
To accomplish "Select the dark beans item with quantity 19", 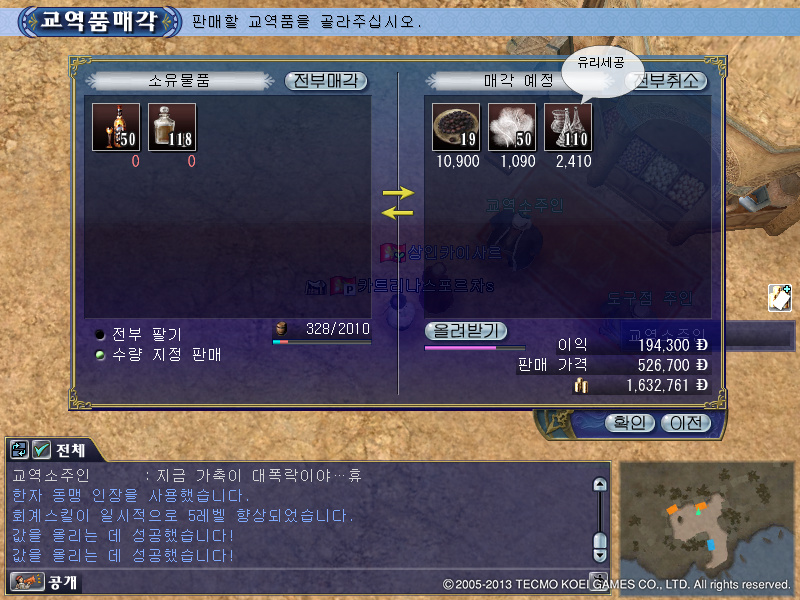I will coord(456,128).
